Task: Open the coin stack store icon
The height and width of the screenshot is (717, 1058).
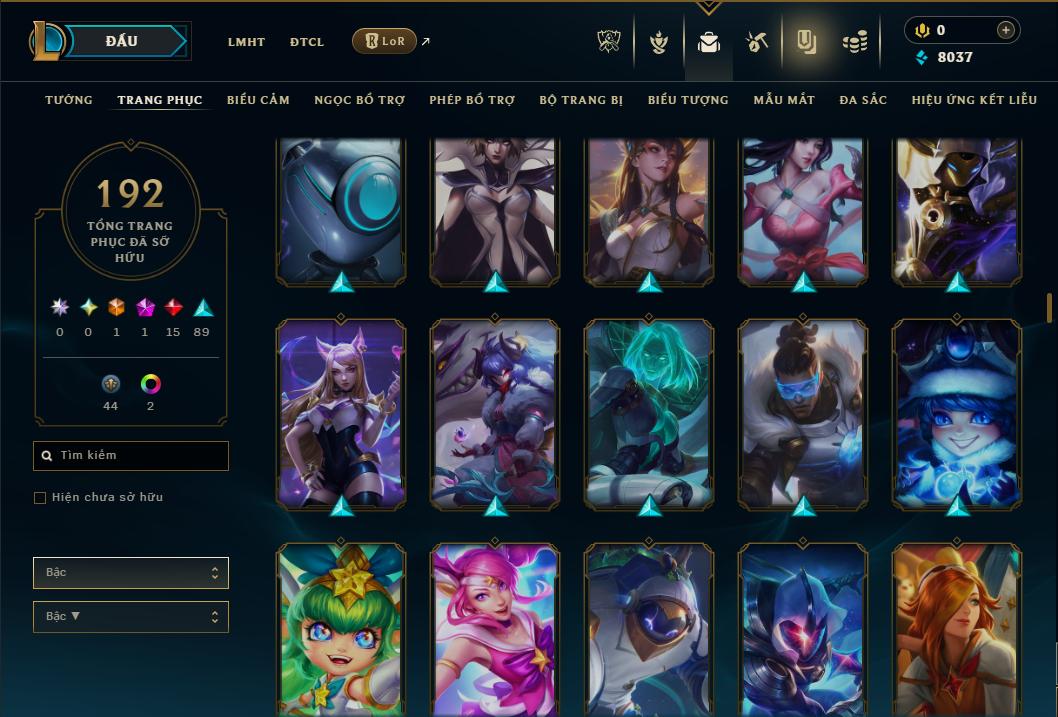Action: pos(854,42)
